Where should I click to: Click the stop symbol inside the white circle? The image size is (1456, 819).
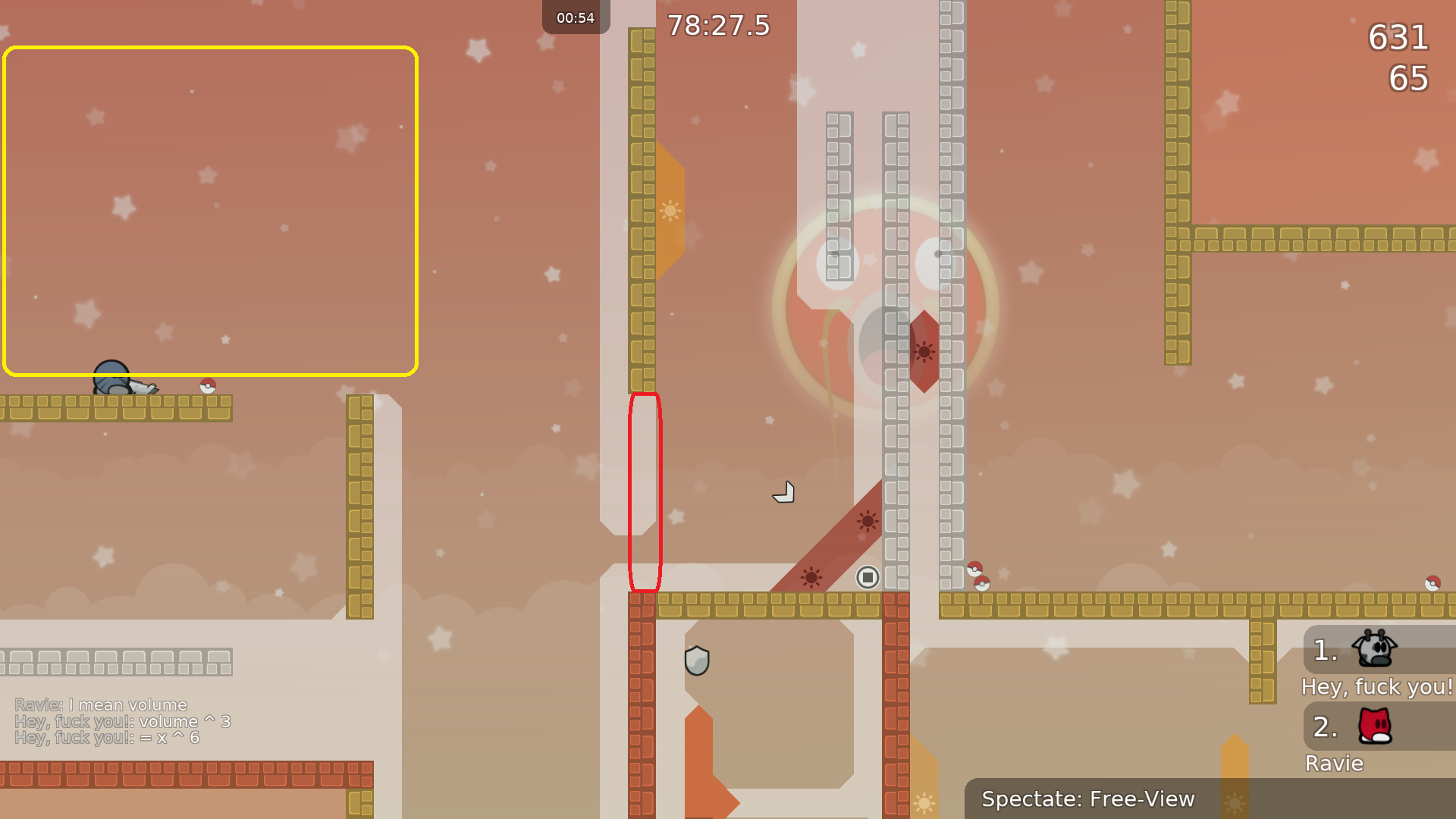point(867,578)
